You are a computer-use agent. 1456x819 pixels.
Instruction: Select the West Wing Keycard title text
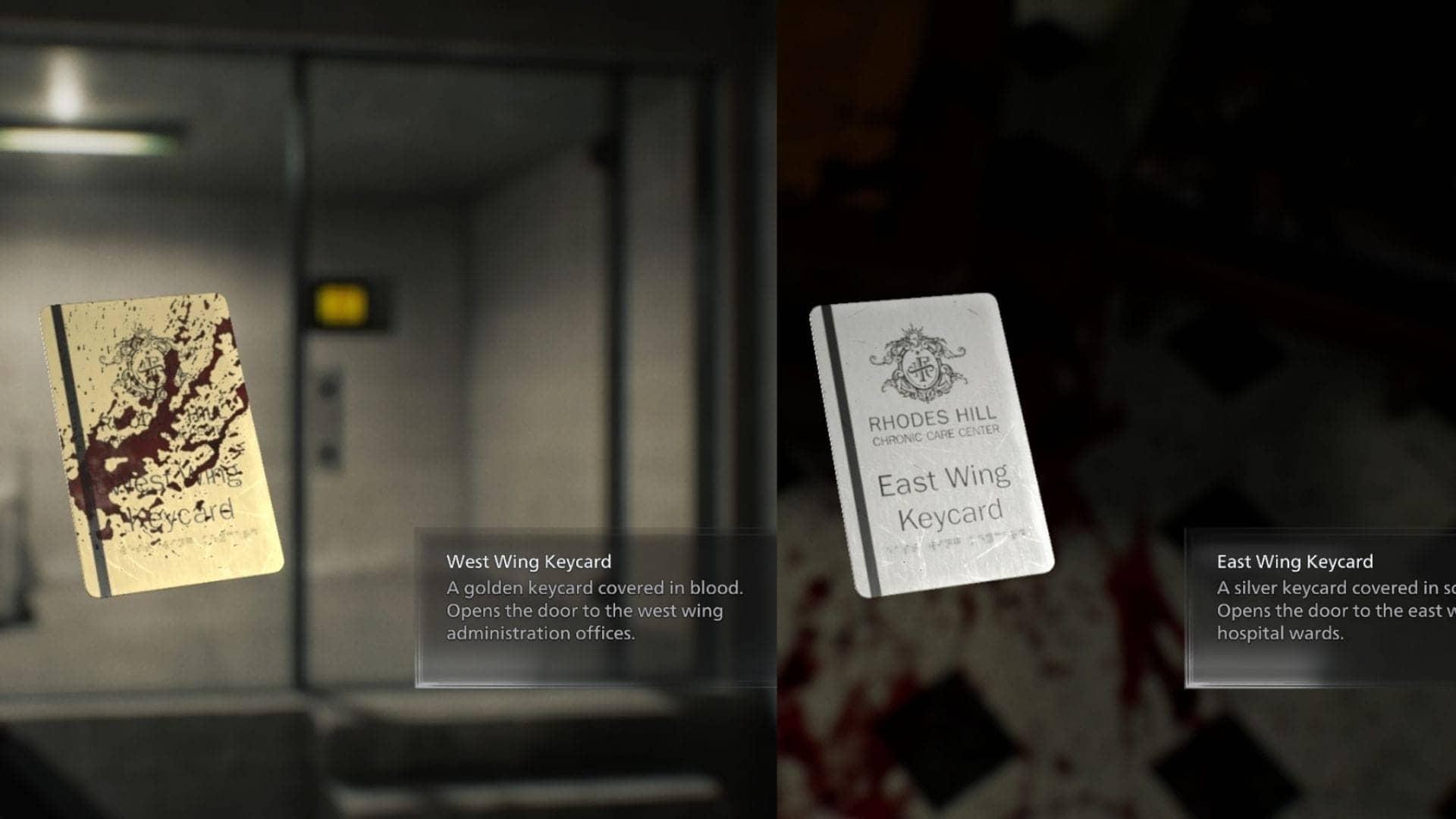tap(529, 563)
